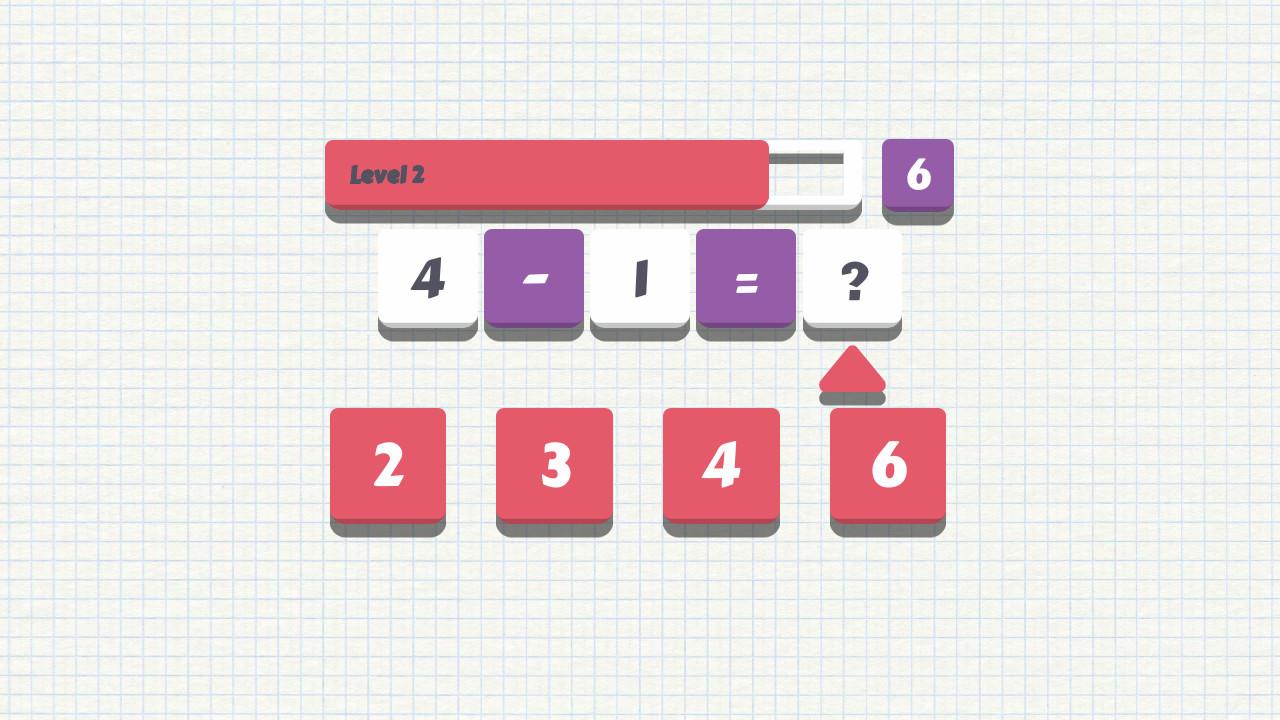The image size is (1280, 720).
Task: Choose the correct answer to the equation
Action: (x=554, y=464)
